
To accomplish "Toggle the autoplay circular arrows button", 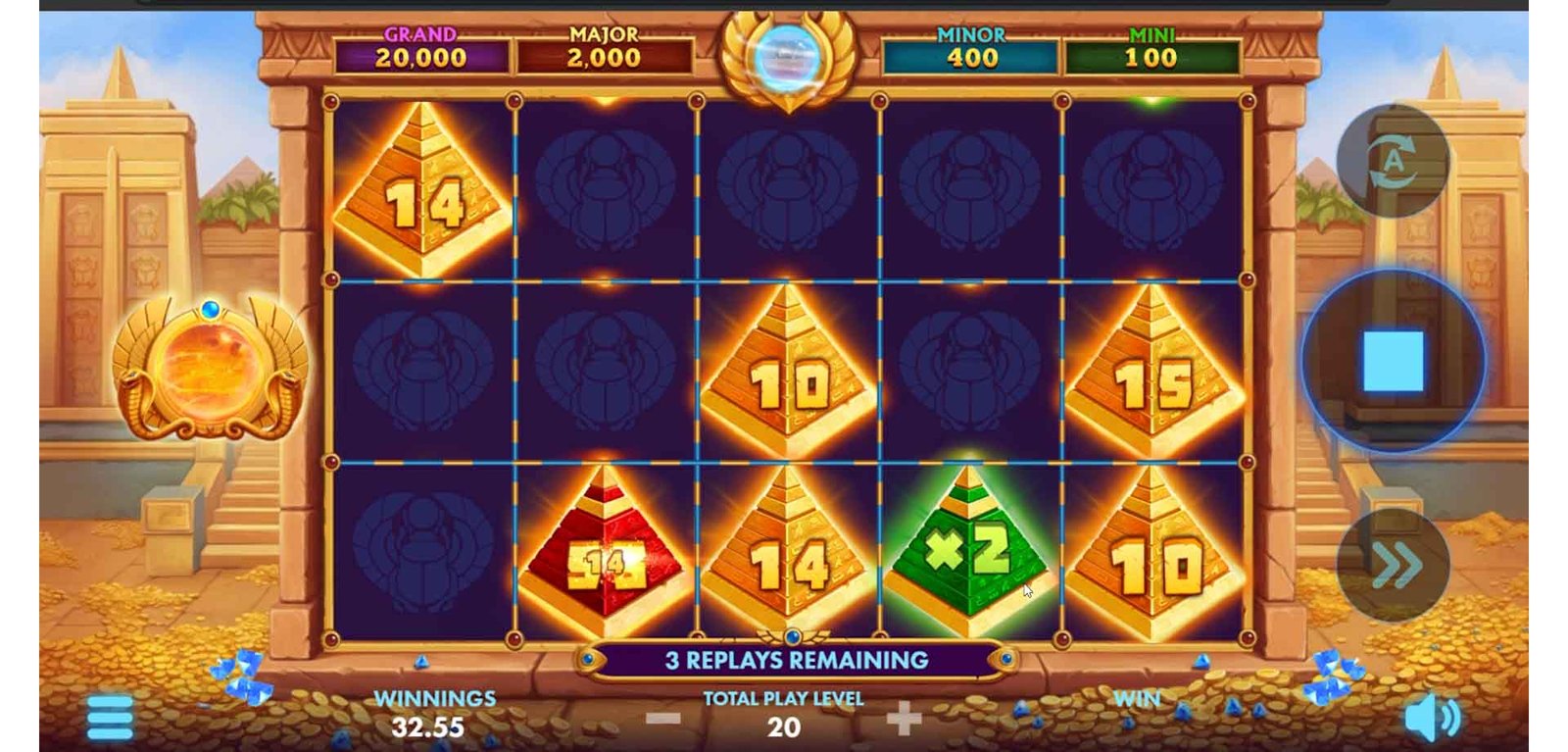I will click(1393, 162).
